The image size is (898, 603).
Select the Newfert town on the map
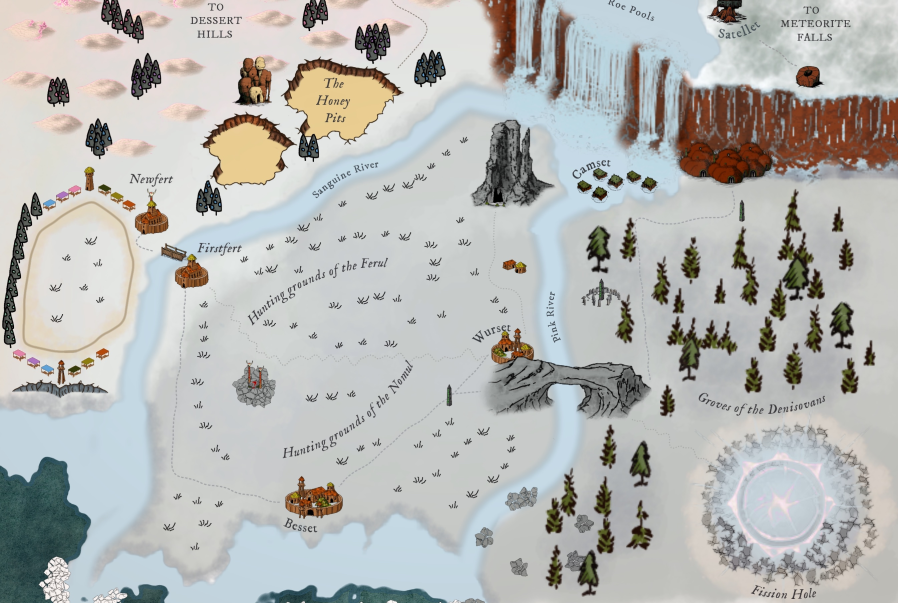[x=152, y=215]
